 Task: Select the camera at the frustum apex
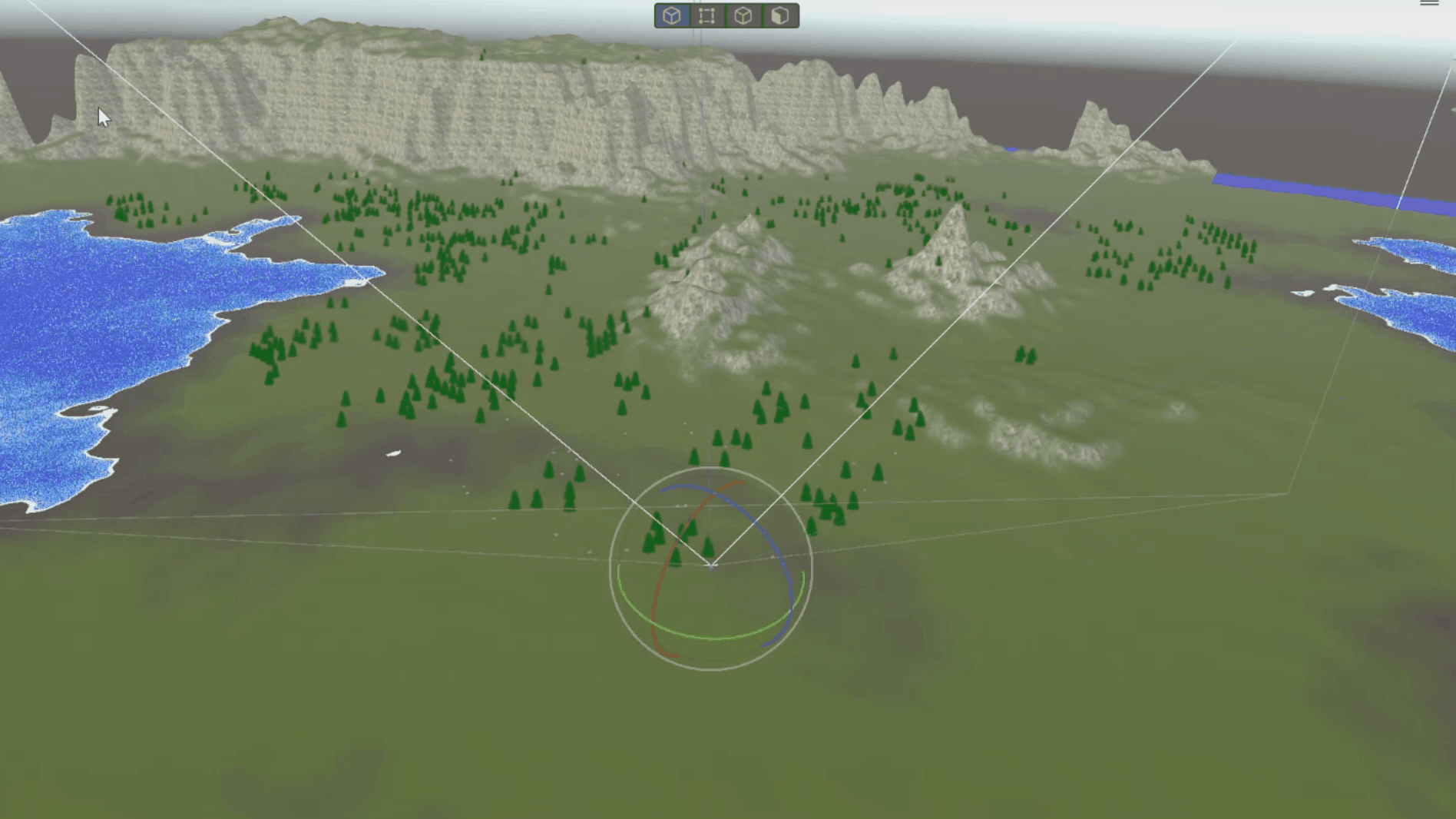(710, 566)
